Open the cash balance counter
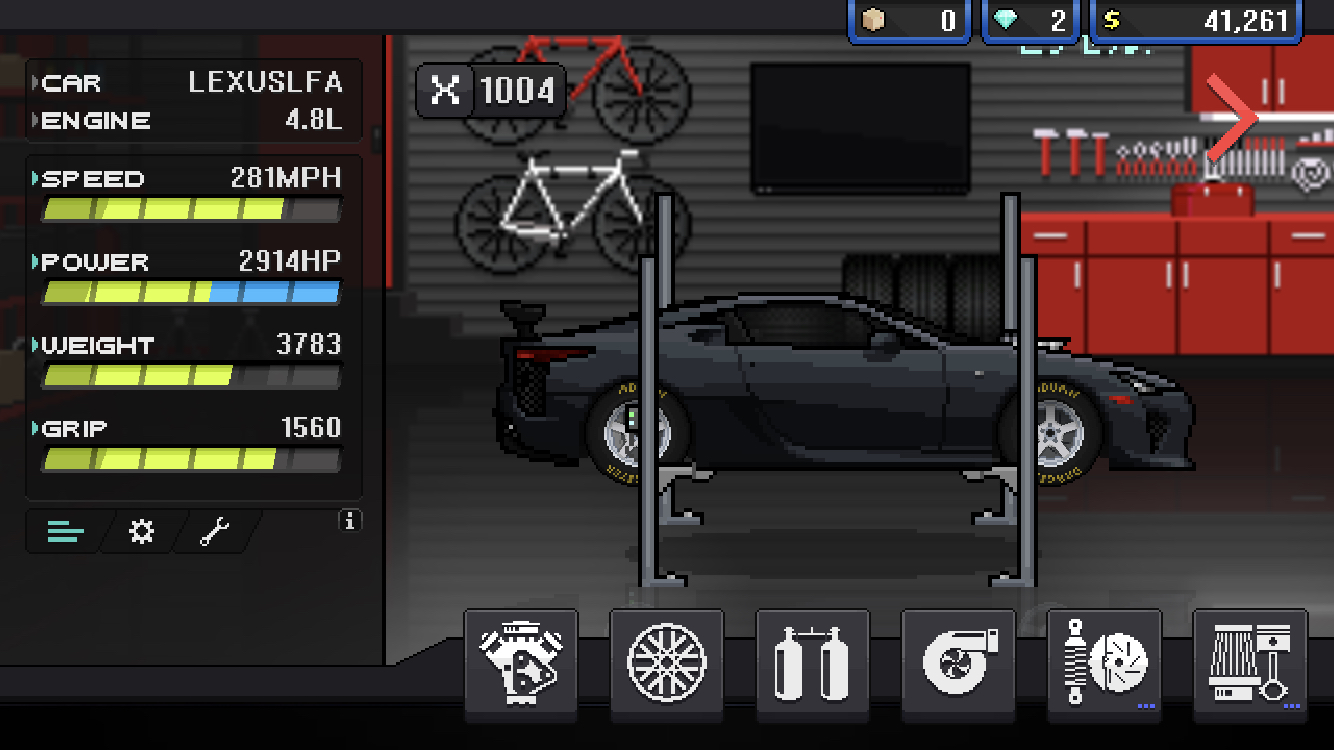 (x=1196, y=21)
